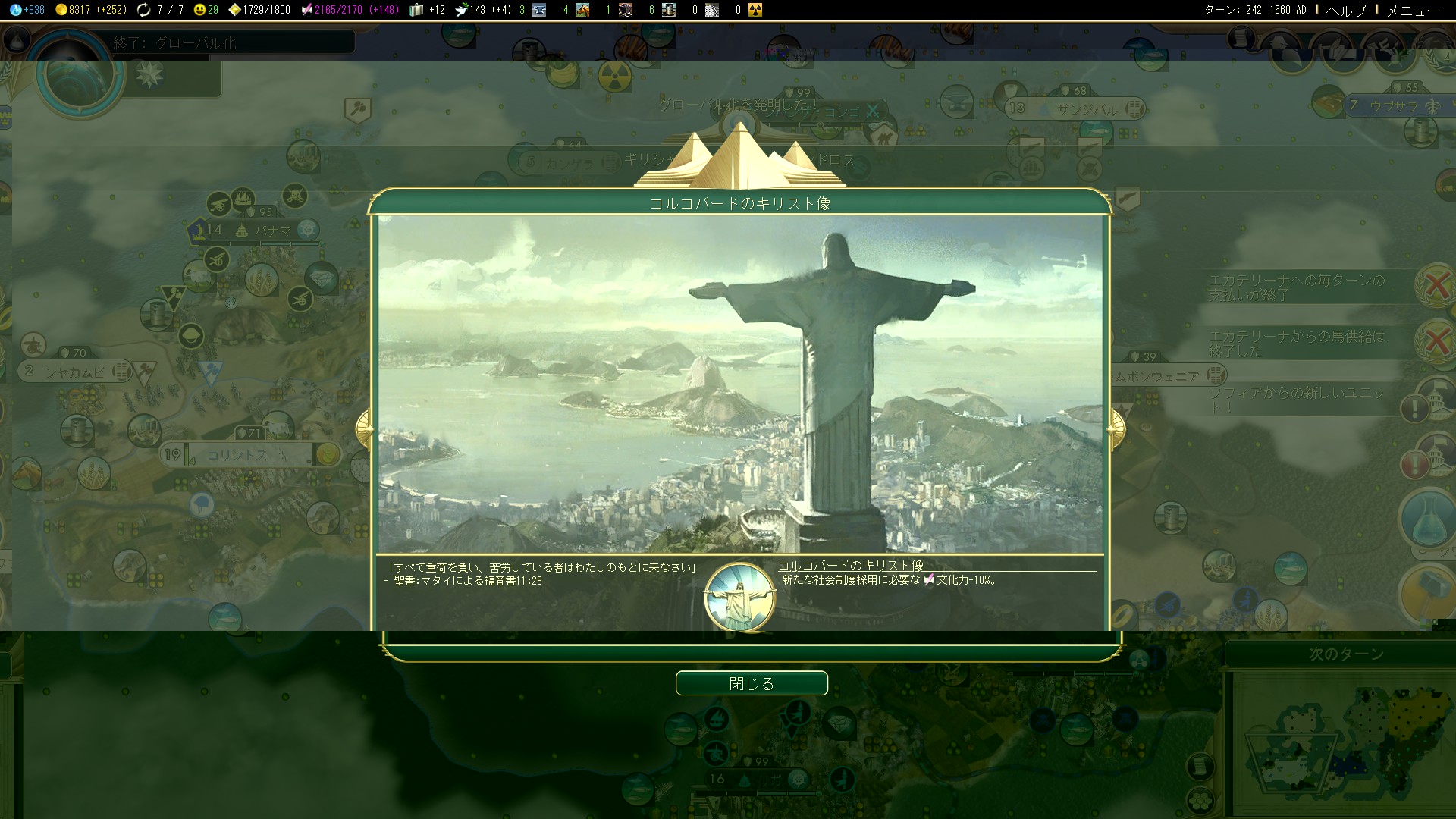Select the smiley happiness indicator in top bar
Viewport: 1456px width, 819px height.
pos(206,10)
